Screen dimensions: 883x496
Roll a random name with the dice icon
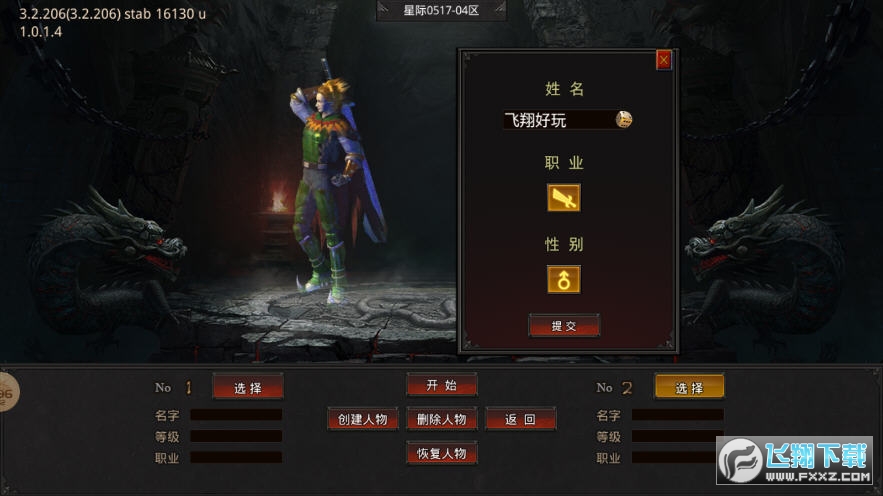[x=624, y=119]
